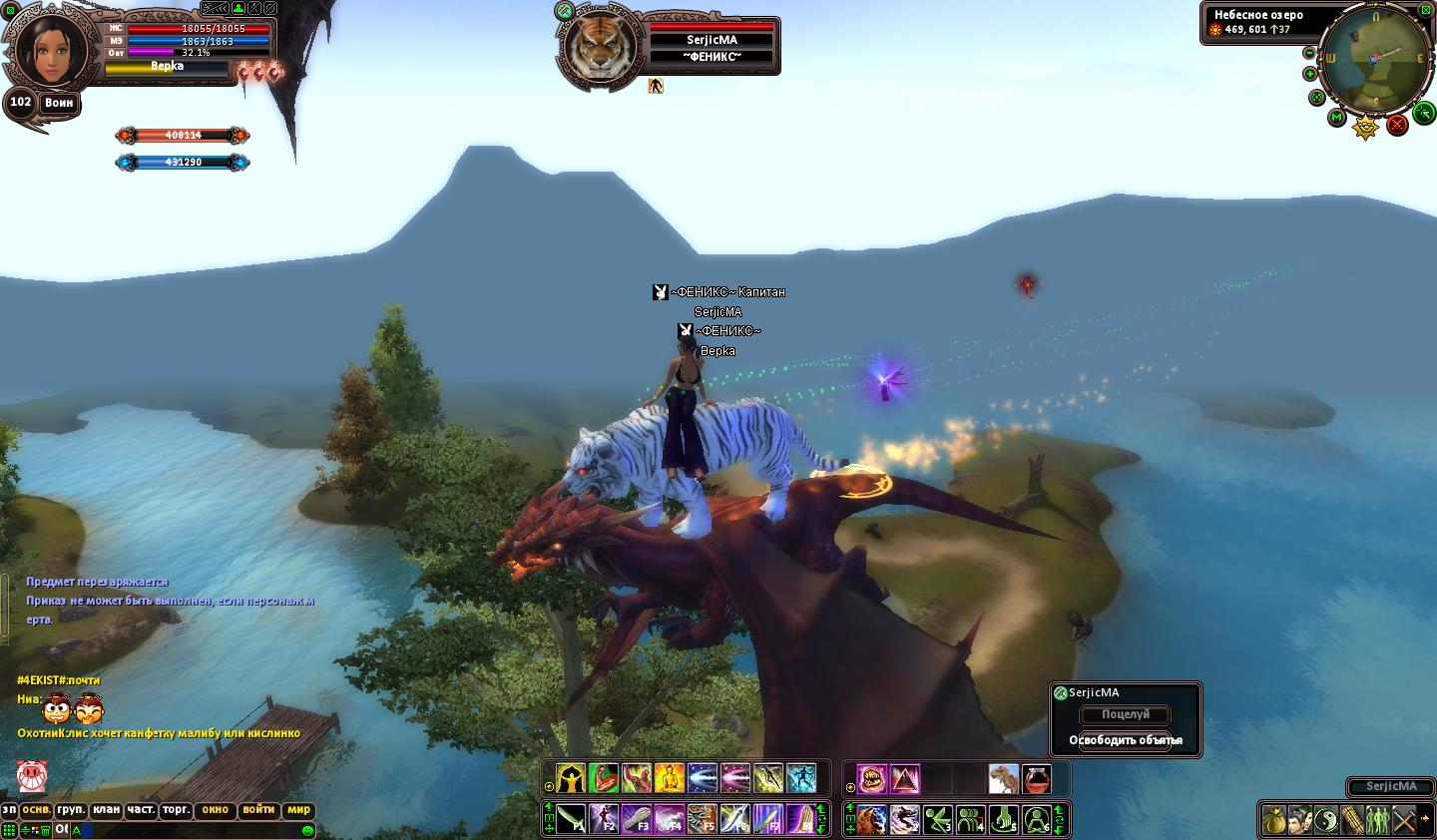Click the red crossed swords button
This screenshot has height=840, width=1437.
[1397, 125]
